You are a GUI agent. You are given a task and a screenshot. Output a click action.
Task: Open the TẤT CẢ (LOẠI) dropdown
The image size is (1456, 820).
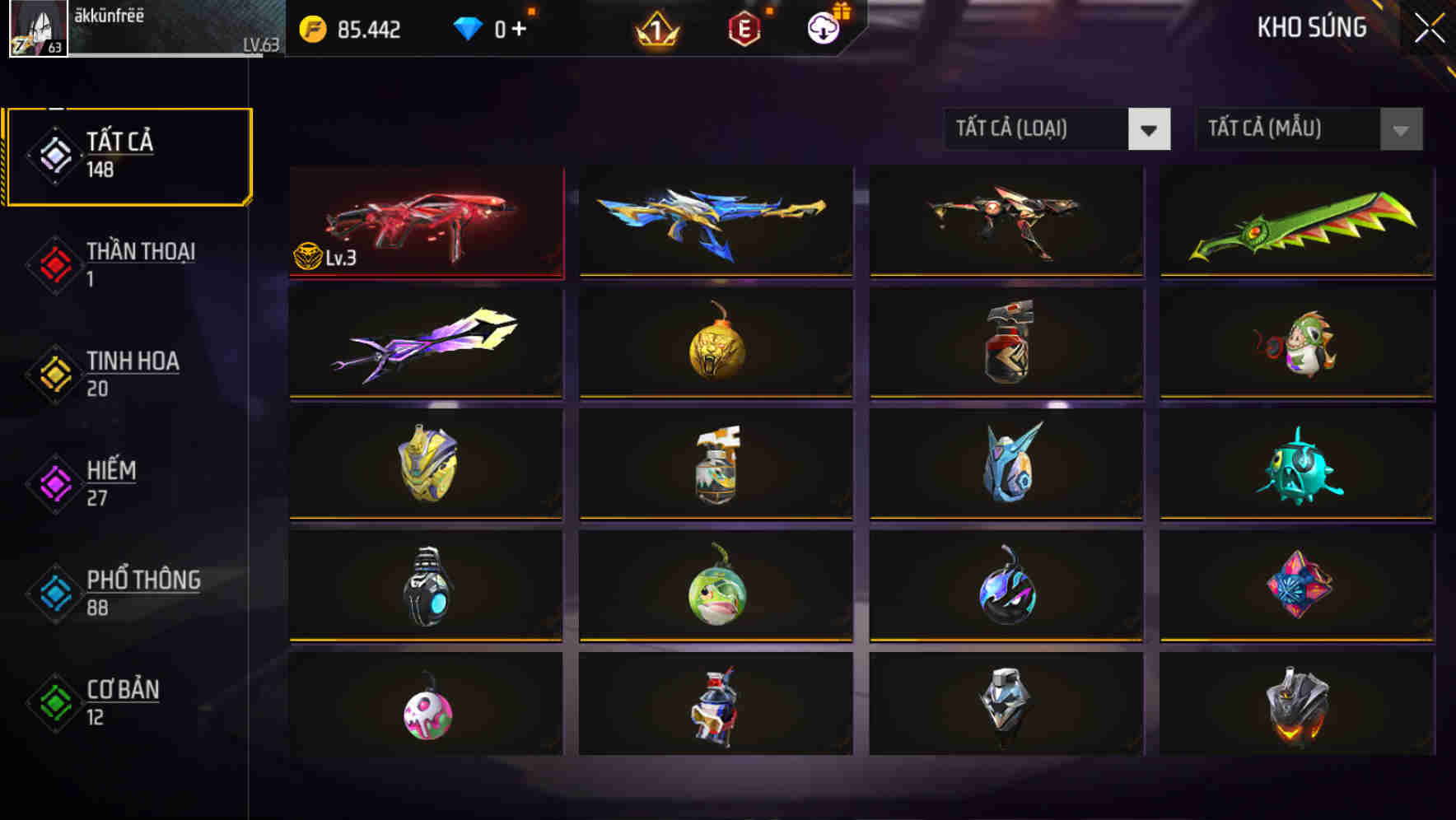tap(1057, 129)
